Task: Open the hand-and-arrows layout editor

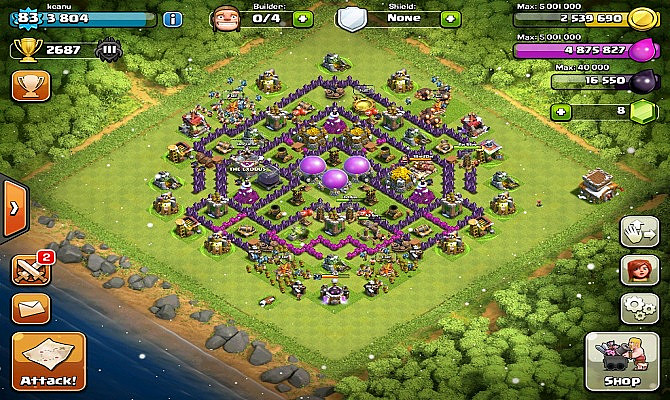Action: [637, 231]
